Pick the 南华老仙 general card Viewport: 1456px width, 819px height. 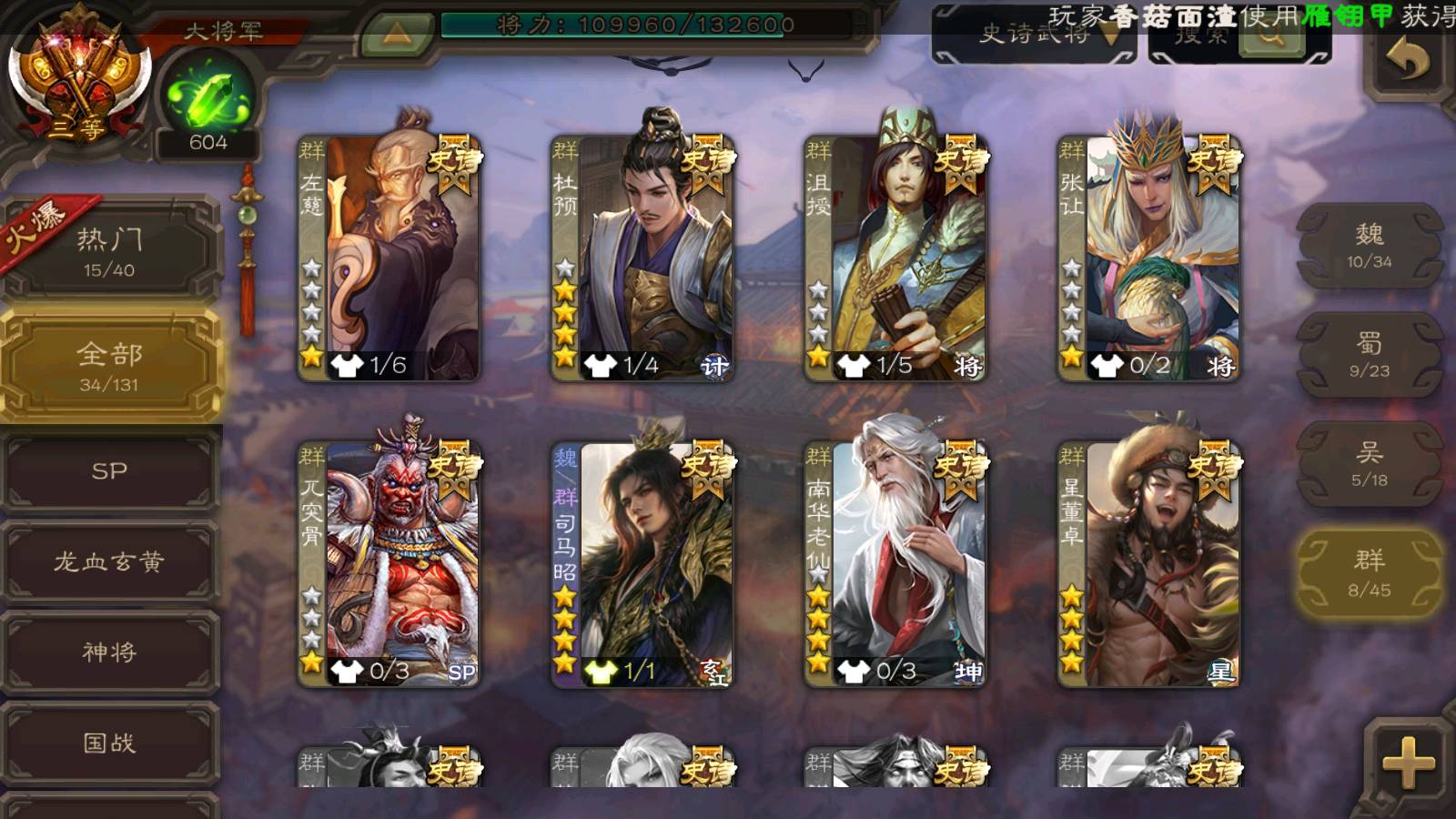pos(895,564)
